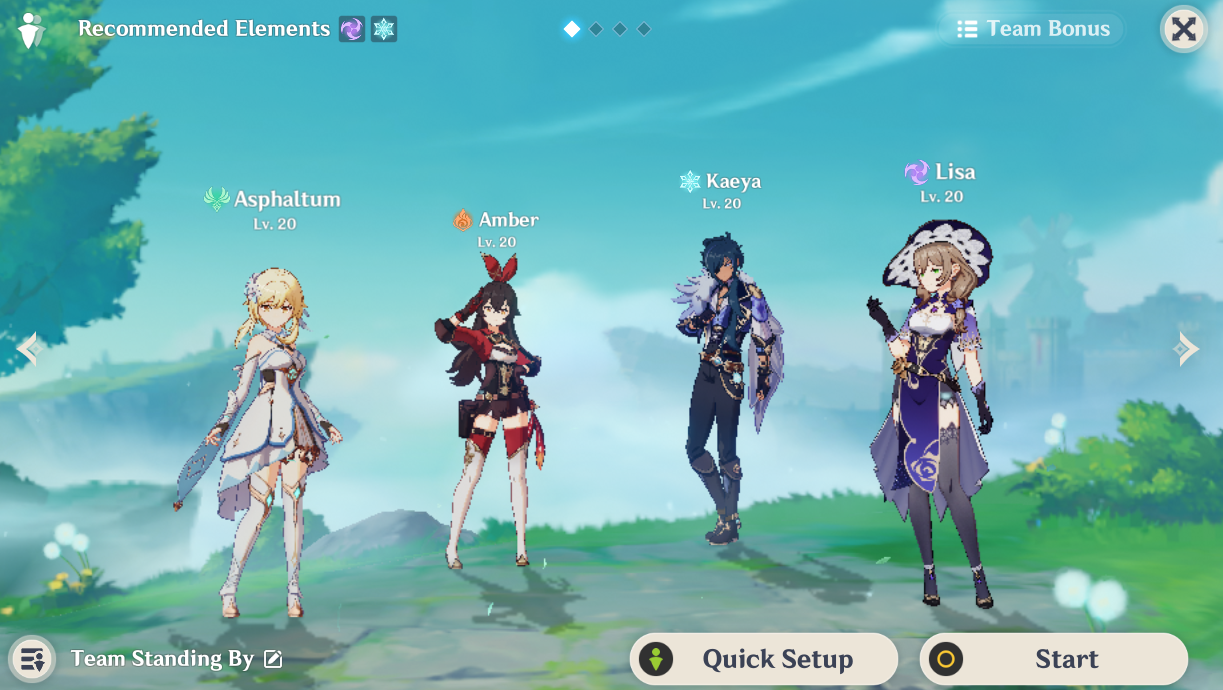The image size is (1223, 690).
Task: Pick Lisa's party slot
Action: pos(930,410)
